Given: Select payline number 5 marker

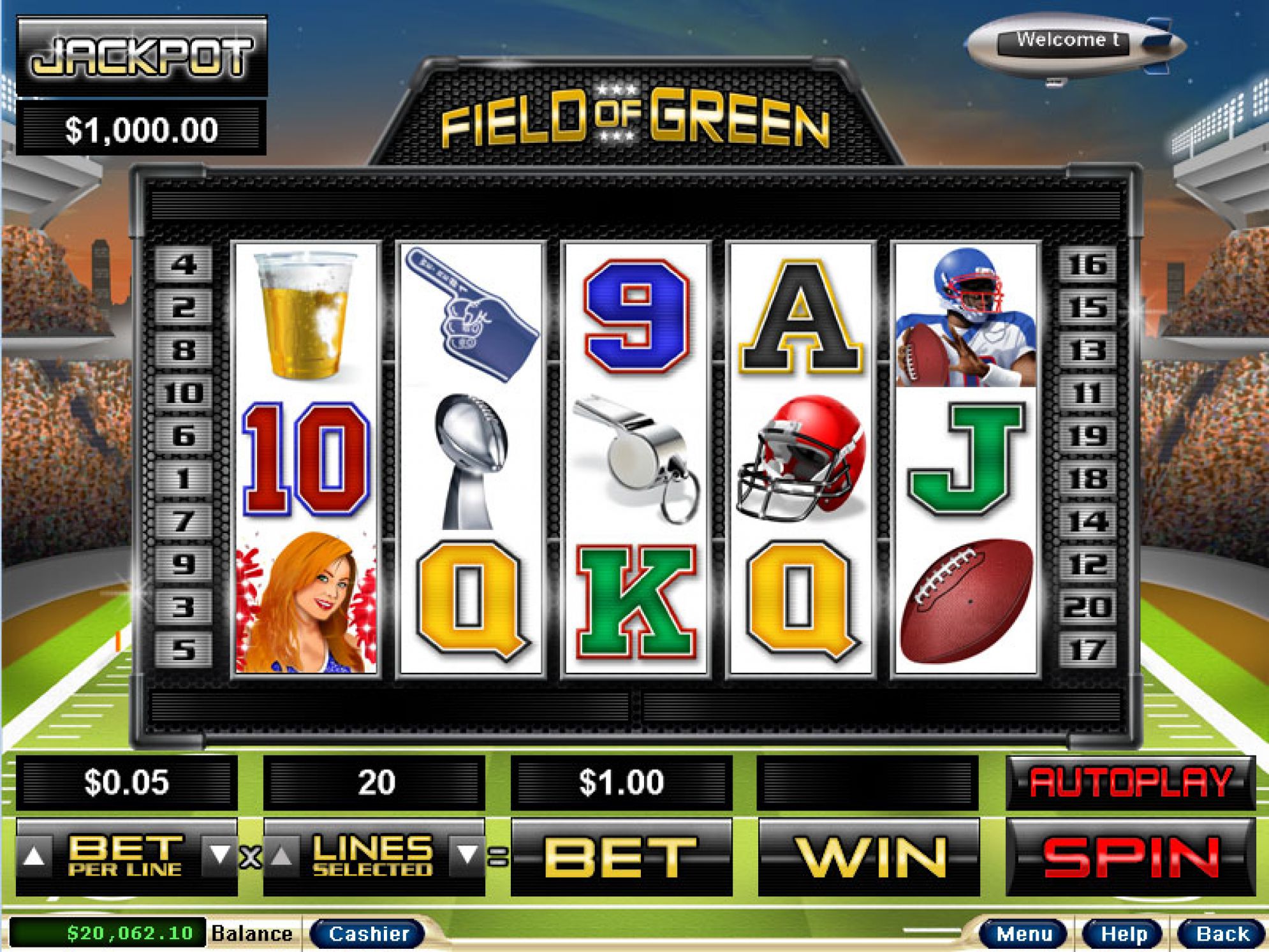Looking at the screenshot, I should pyautogui.click(x=184, y=650).
